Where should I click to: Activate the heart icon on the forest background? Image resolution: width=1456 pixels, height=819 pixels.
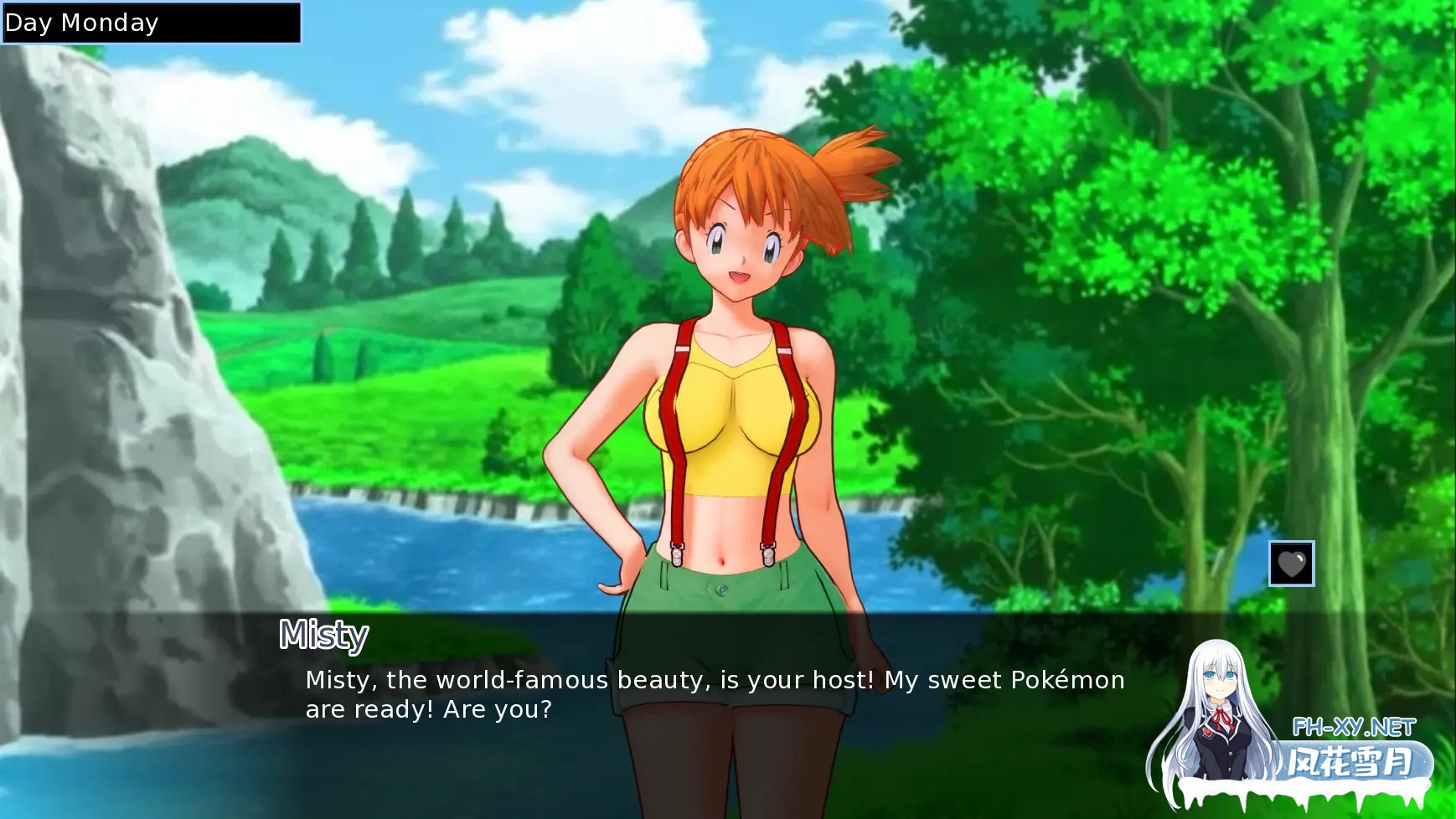tap(1291, 564)
